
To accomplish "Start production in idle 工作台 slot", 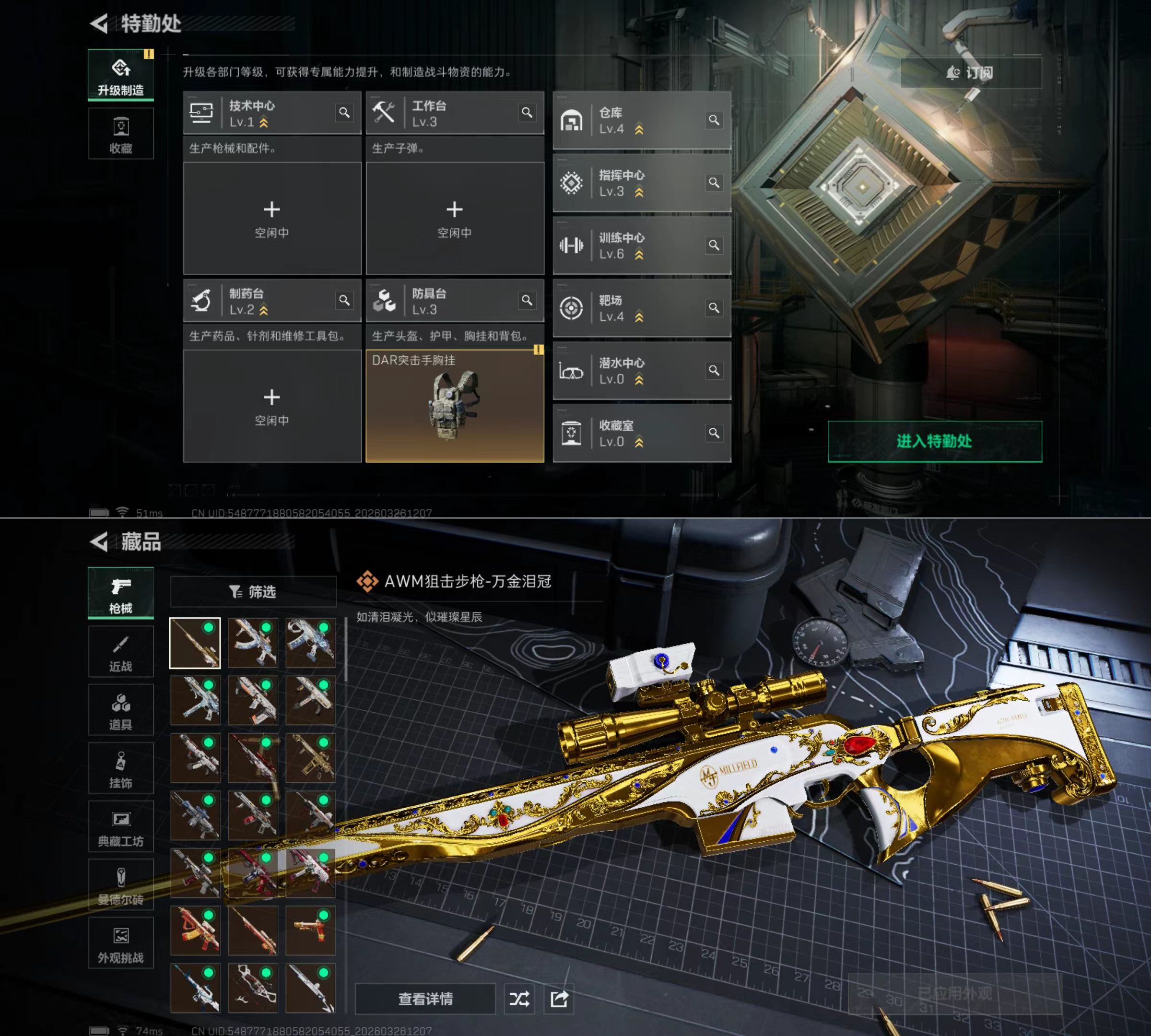I will point(454,218).
